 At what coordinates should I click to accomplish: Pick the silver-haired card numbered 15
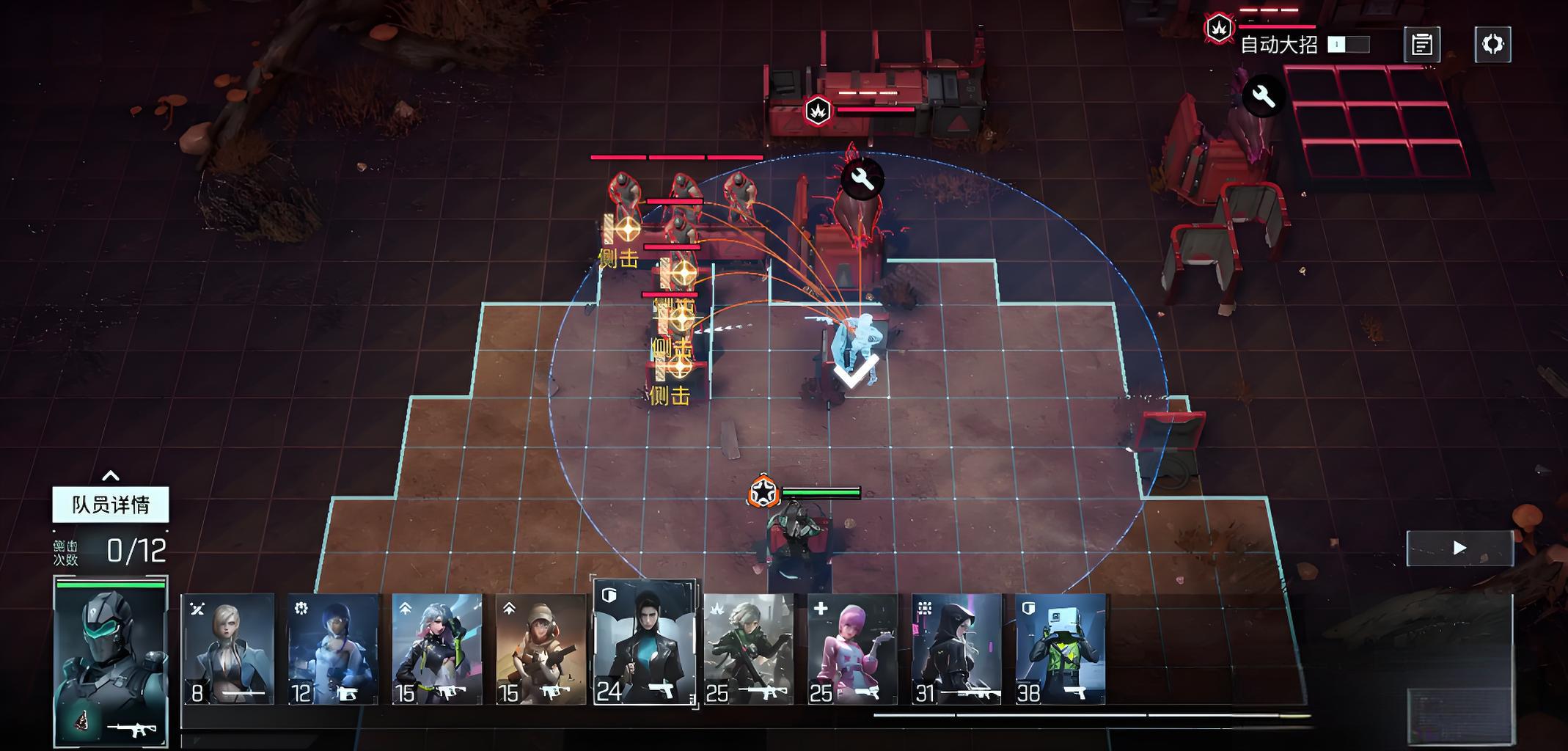click(437, 649)
